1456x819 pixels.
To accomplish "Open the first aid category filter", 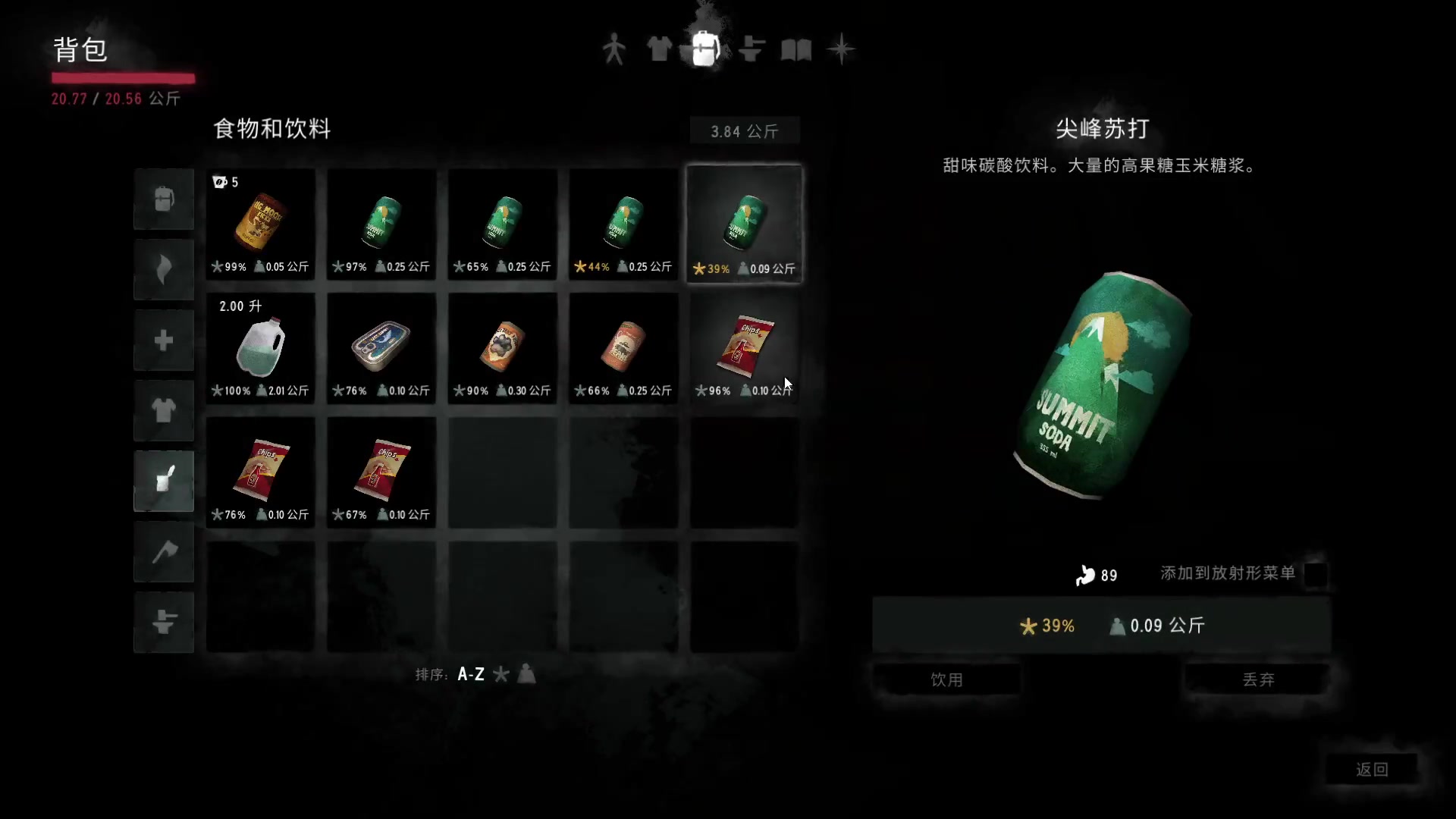I will pyautogui.click(x=164, y=340).
